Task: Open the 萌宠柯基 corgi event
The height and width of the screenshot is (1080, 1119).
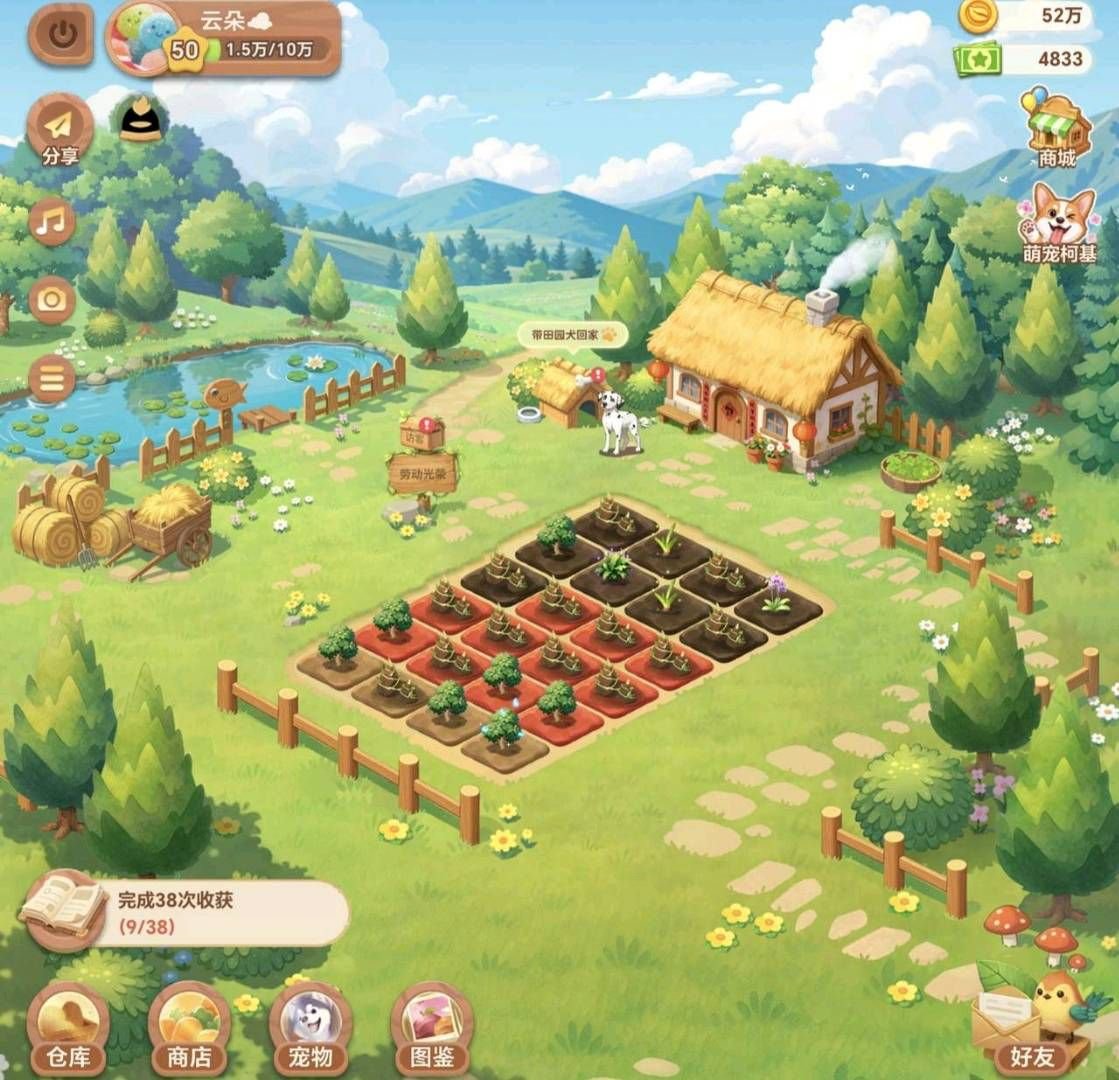Action: point(1059,223)
